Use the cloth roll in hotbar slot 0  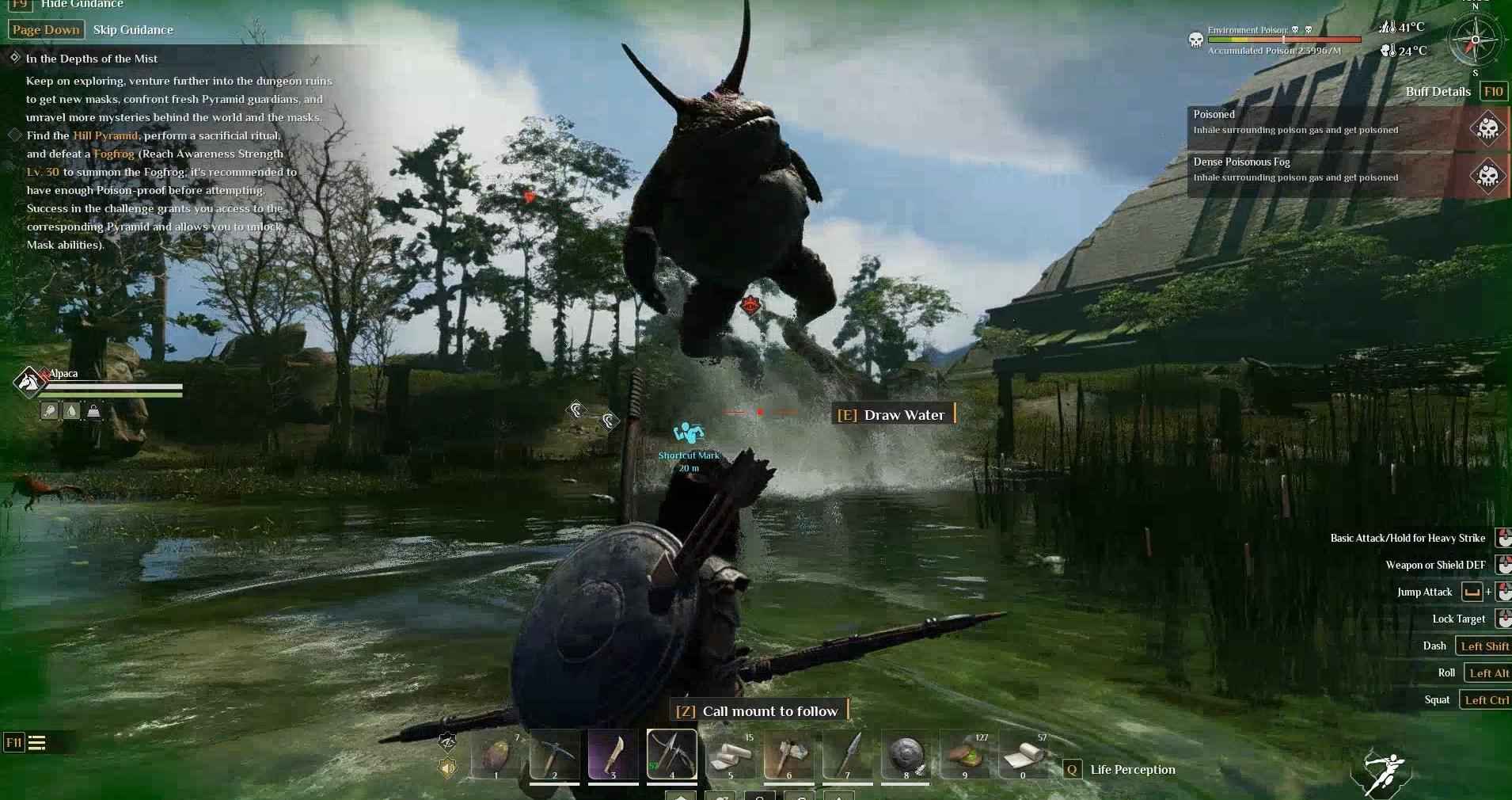pos(1023,756)
